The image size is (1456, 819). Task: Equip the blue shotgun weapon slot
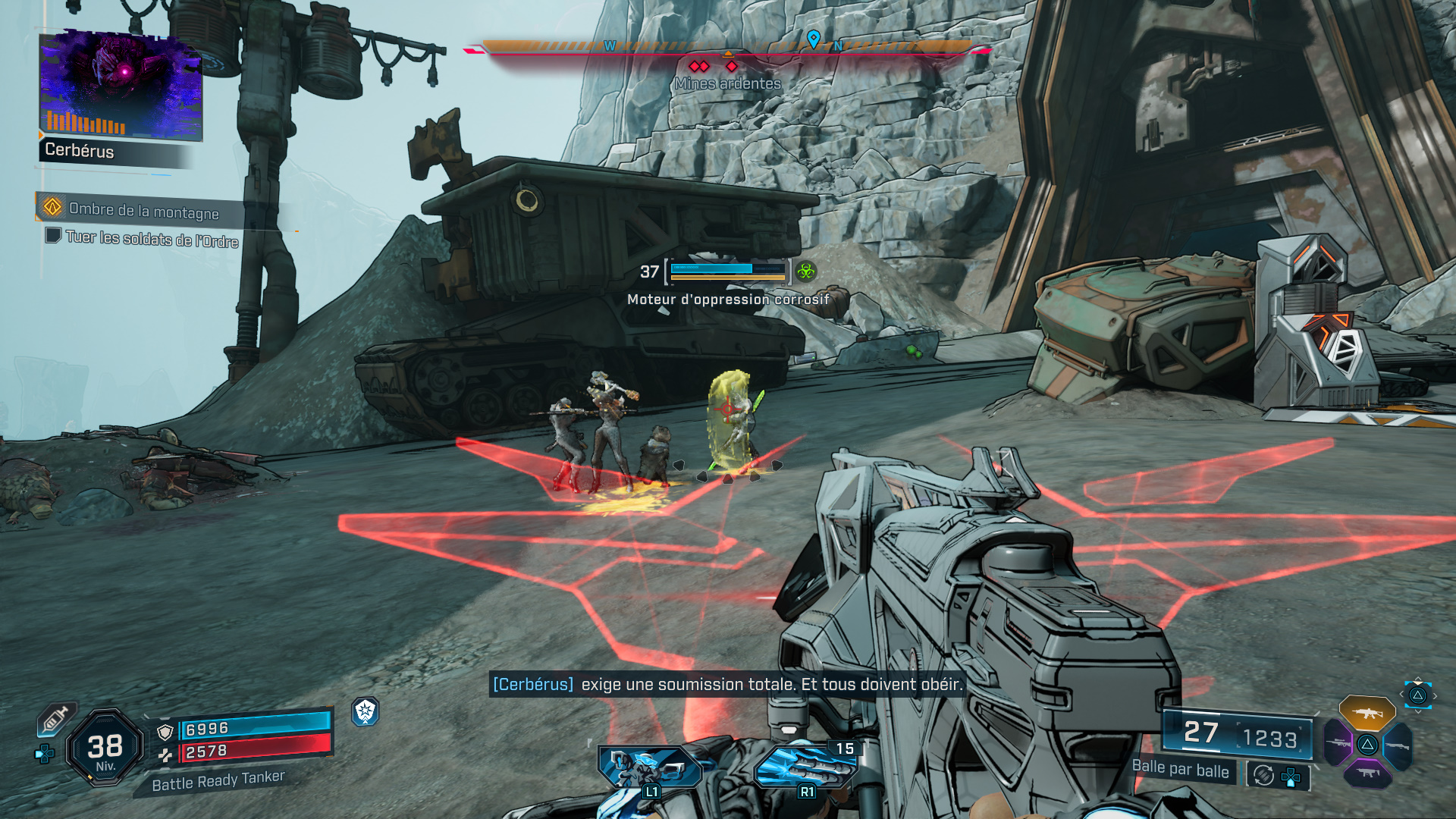click(1397, 745)
